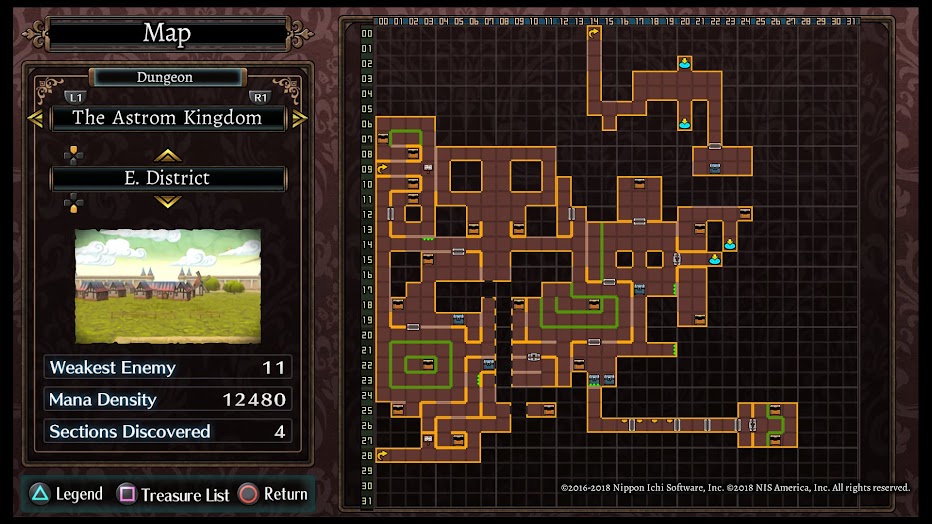Move down one district with the down arrow
Image resolution: width=932 pixels, height=524 pixels.
[167, 201]
